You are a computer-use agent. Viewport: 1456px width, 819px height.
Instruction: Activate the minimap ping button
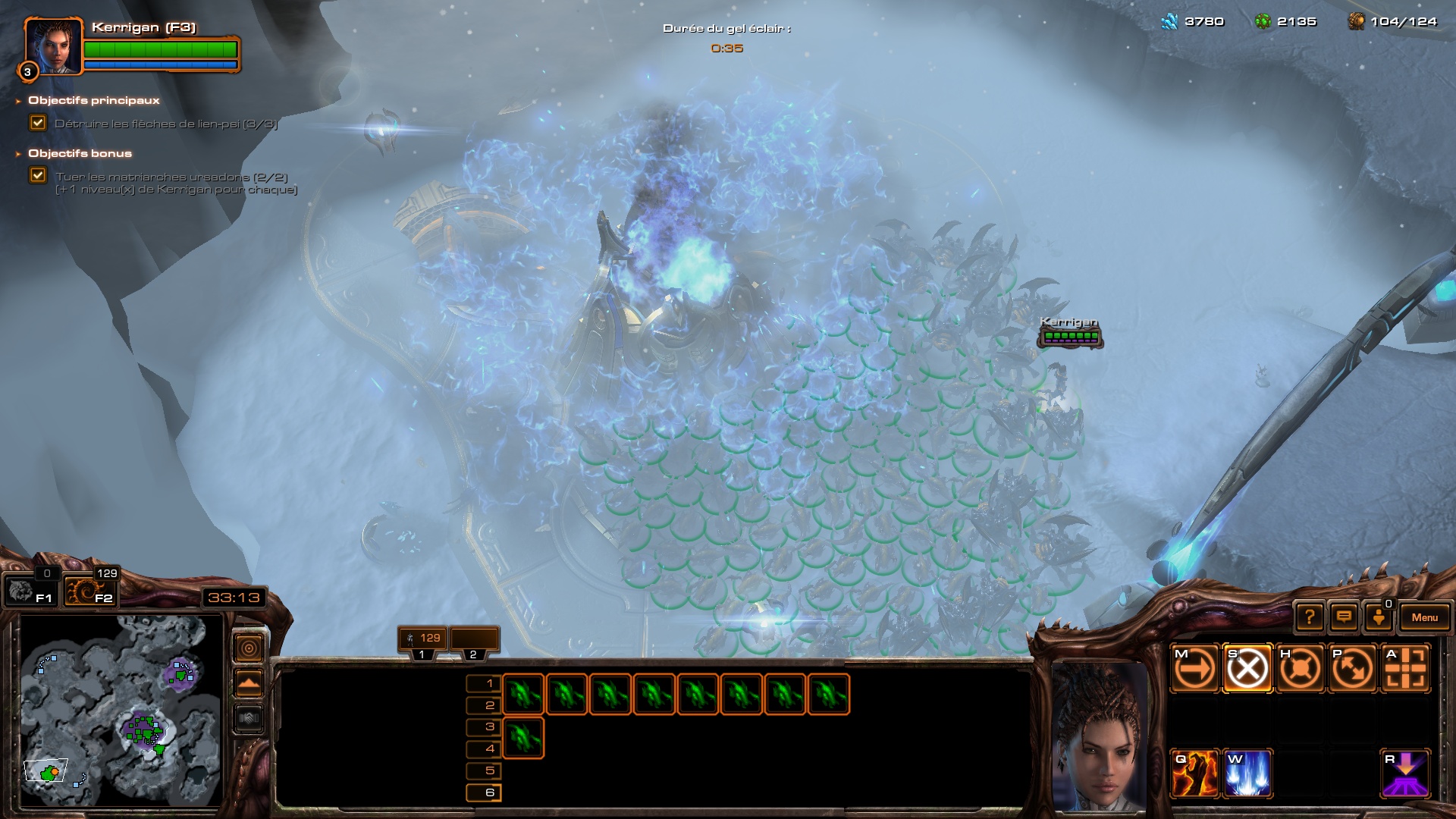point(249,648)
